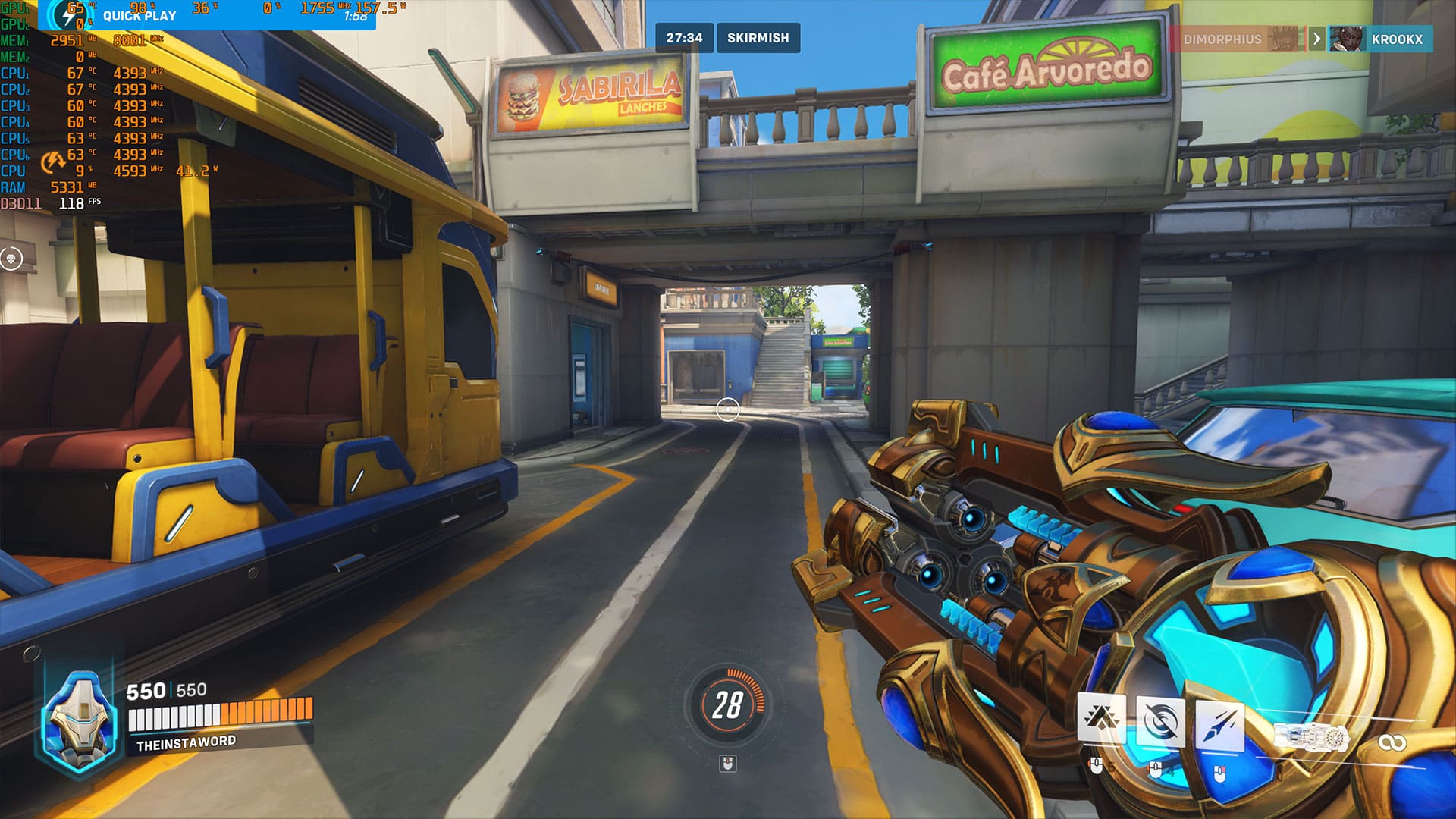
Task: Click the Quick Play queue banner
Action: coord(139,15)
